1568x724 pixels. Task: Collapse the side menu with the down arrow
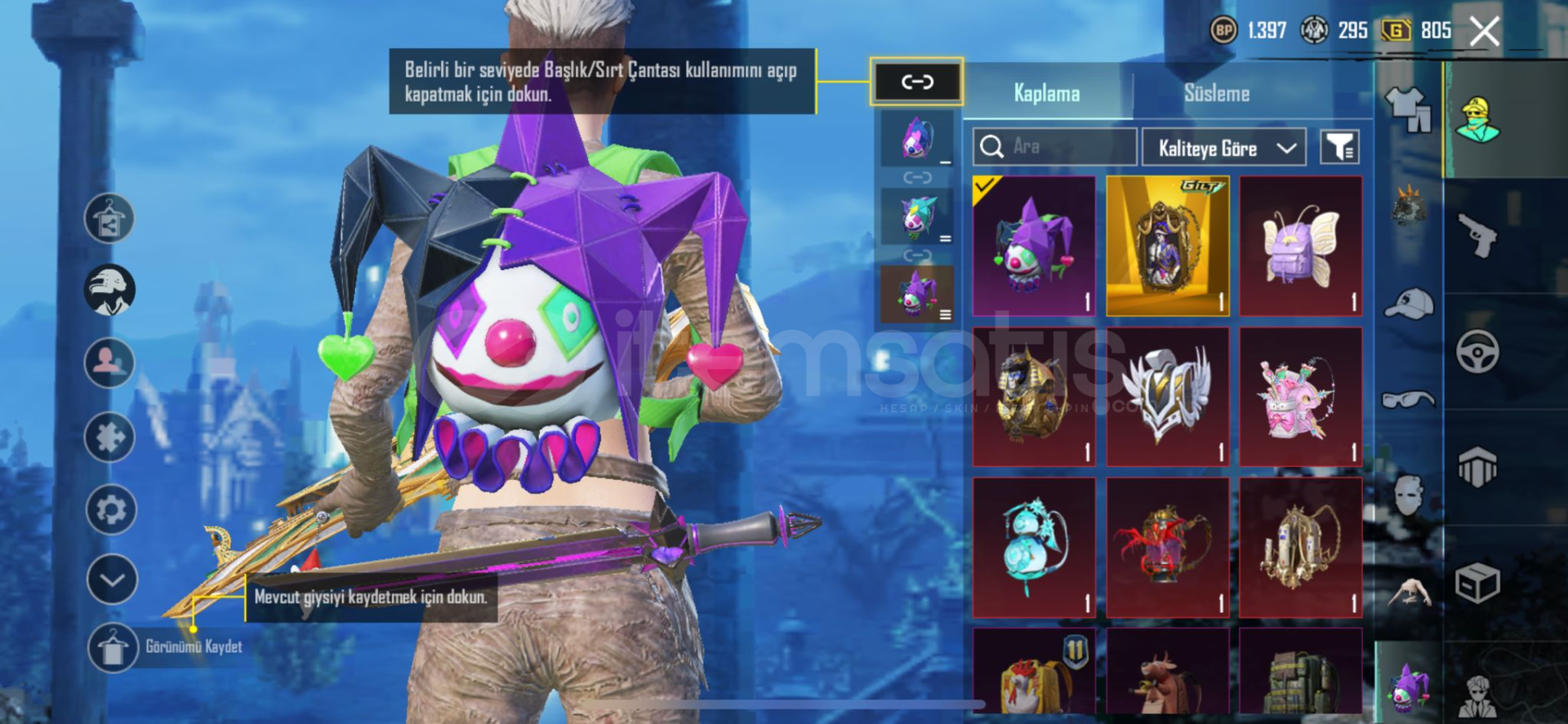pyautogui.click(x=111, y=580)
